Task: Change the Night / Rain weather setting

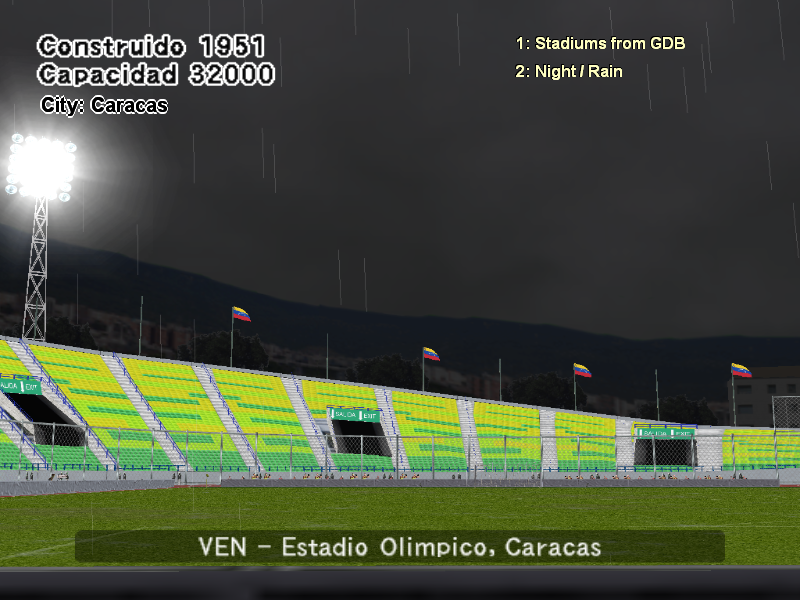Action: pyautogui.click(x=569, y=72)
